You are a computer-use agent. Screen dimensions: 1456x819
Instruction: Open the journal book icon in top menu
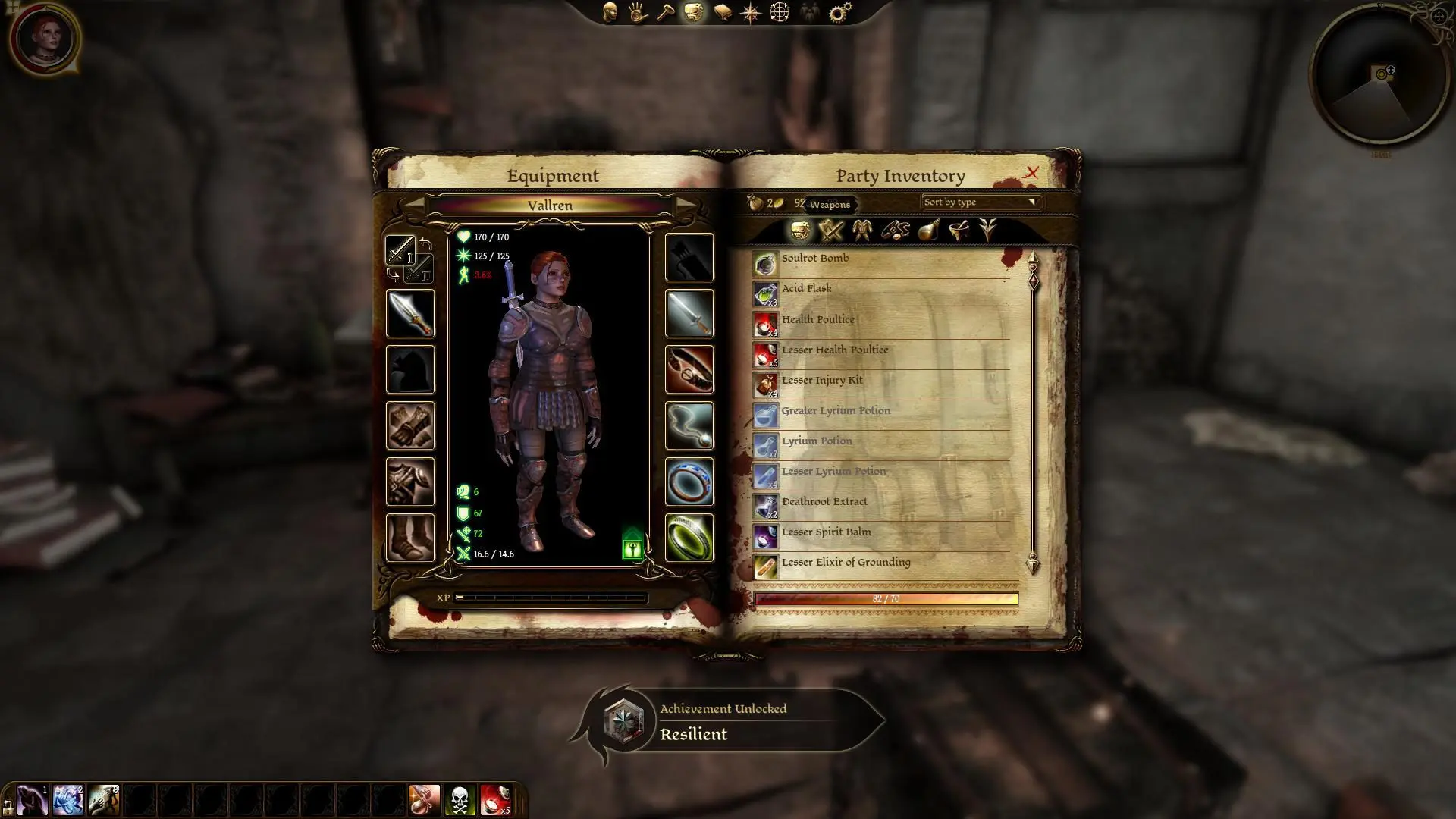tap(722, 13)
